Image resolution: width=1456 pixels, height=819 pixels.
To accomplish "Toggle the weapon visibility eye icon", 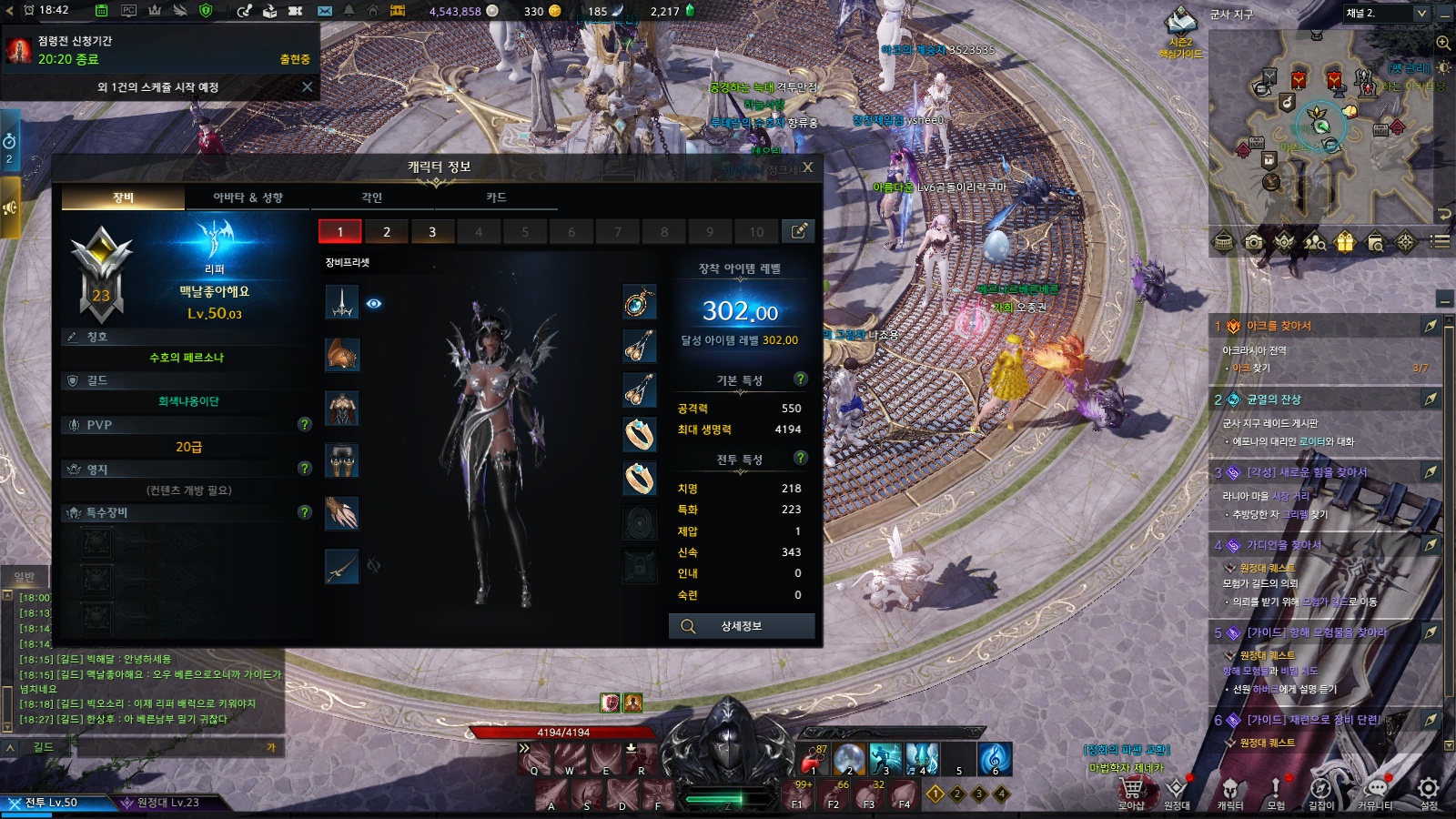I will coord(374,303).
